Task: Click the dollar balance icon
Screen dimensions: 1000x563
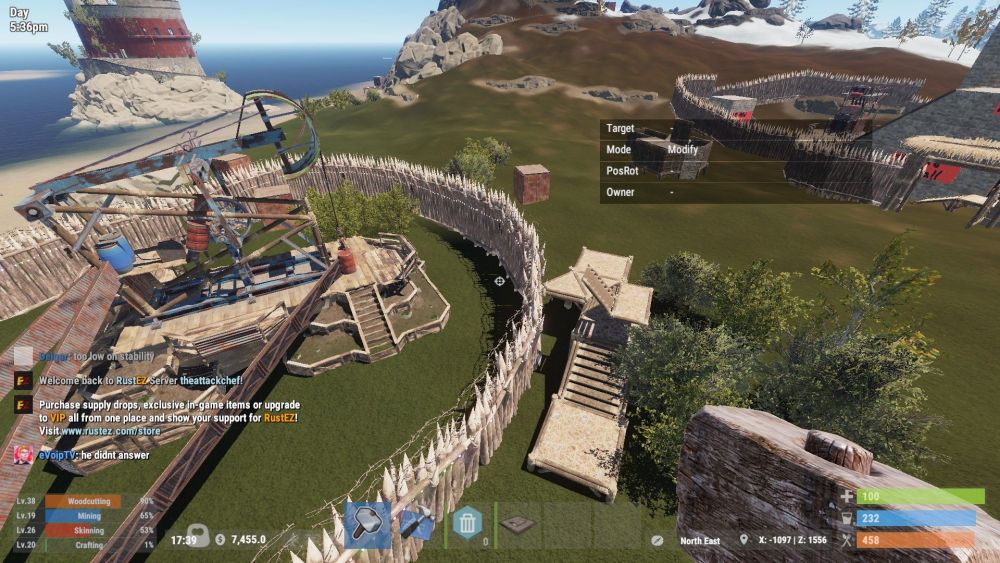Action: click(220, 540)
